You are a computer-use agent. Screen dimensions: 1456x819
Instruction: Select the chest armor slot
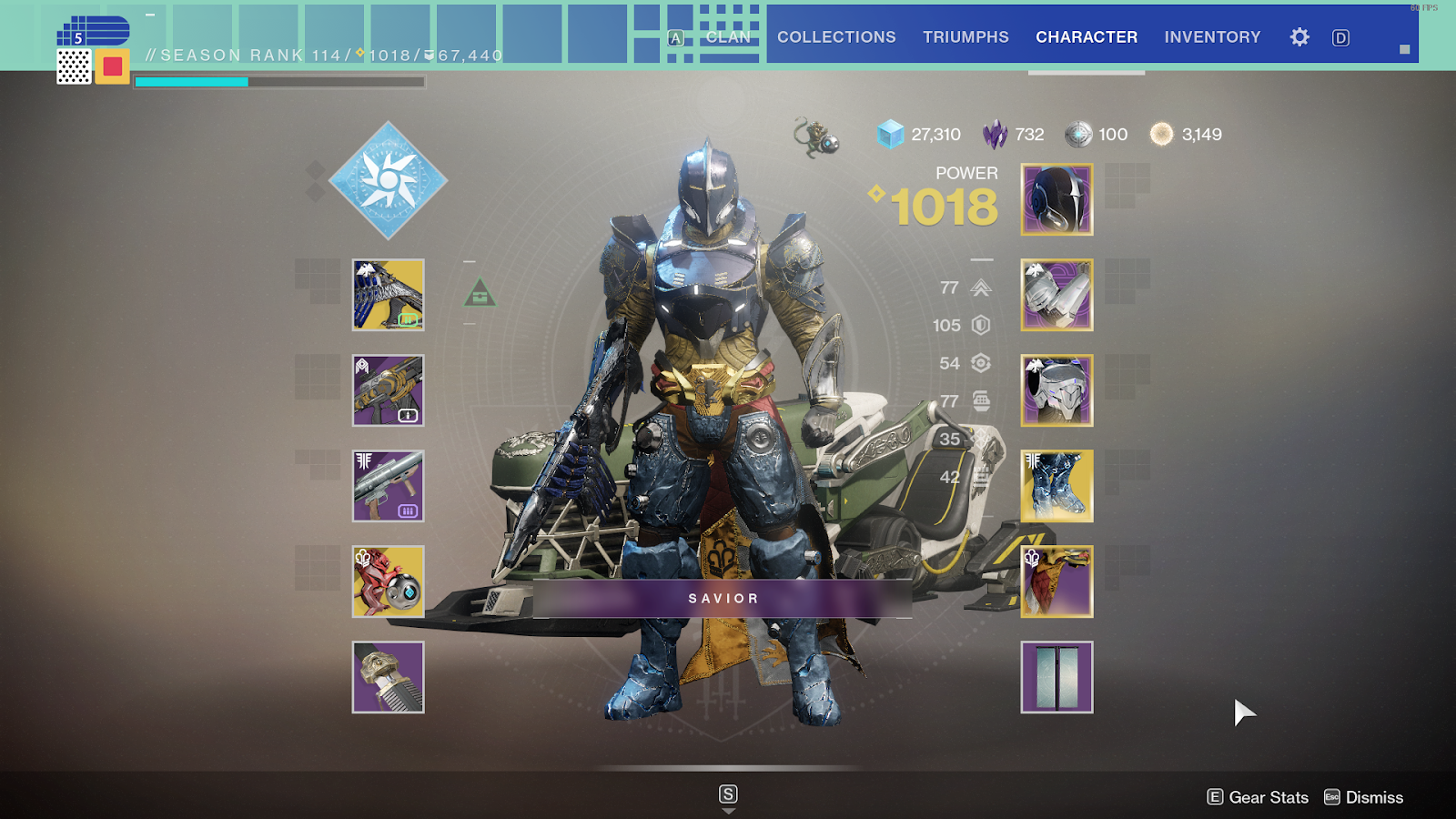(x=1057, y=390)
